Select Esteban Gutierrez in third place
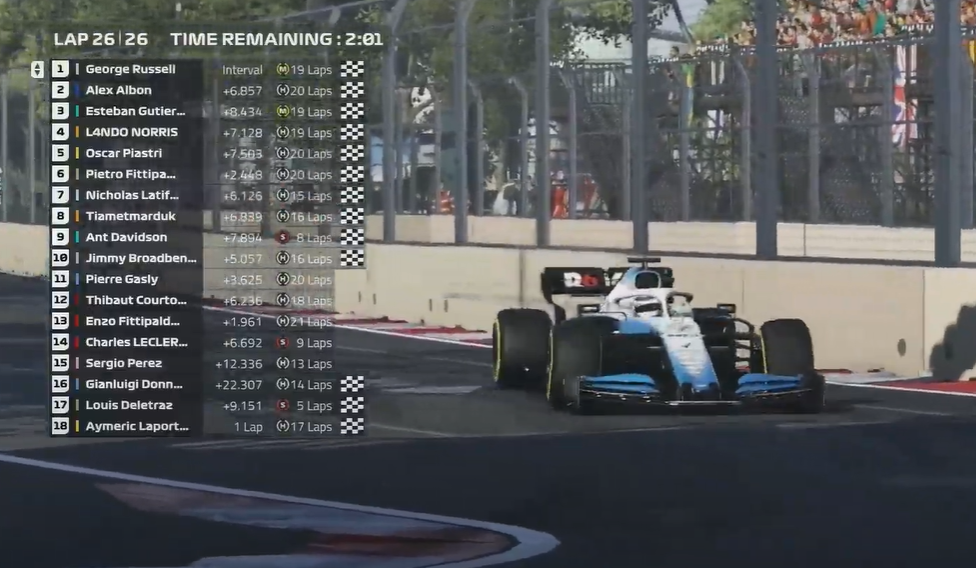The height and width of the screenshot is (568, 976). click(x=135, y=111)
